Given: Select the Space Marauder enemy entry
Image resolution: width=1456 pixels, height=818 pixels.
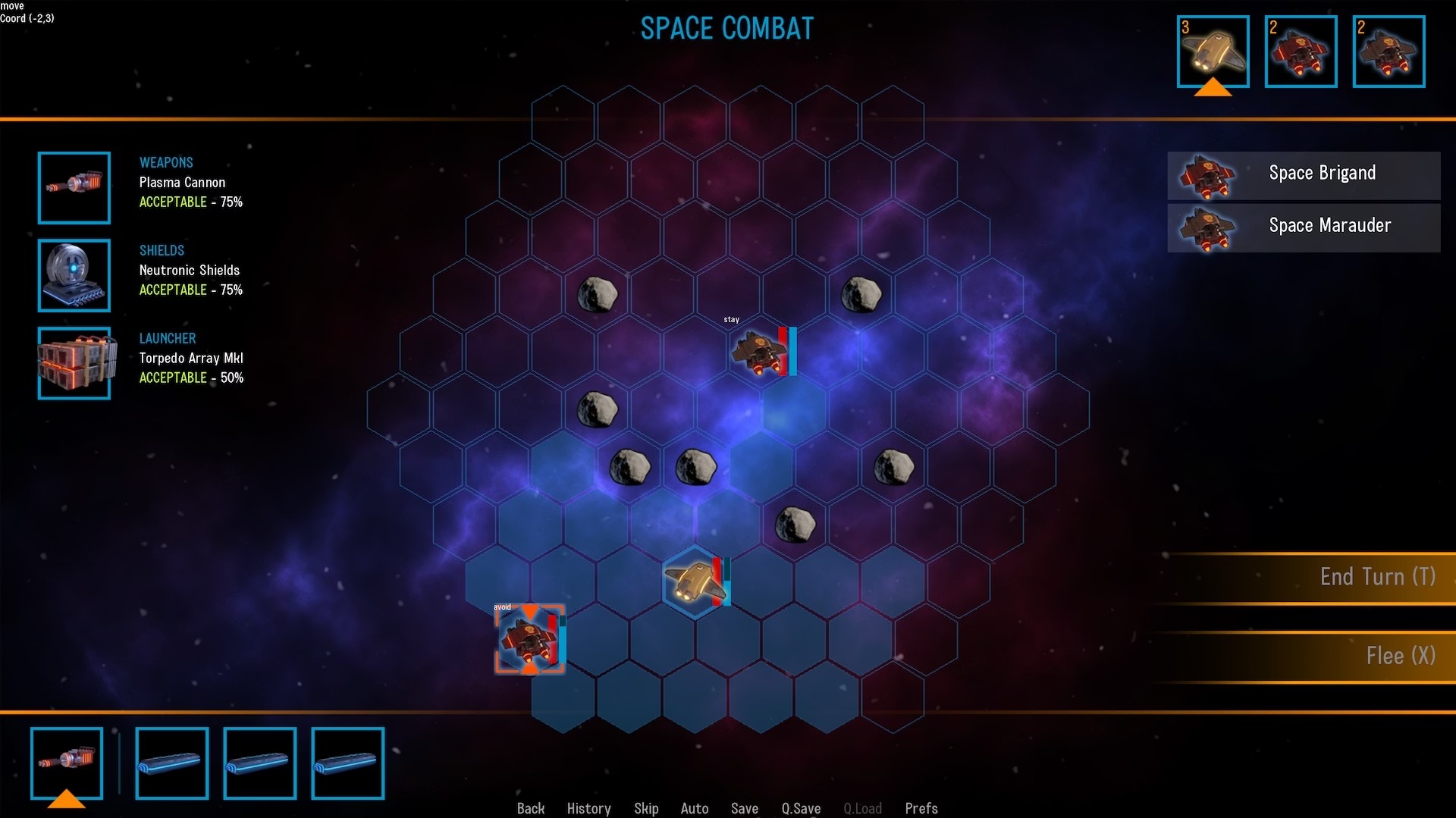Looking at the screenshot, I should click(x=1303, y=227).
